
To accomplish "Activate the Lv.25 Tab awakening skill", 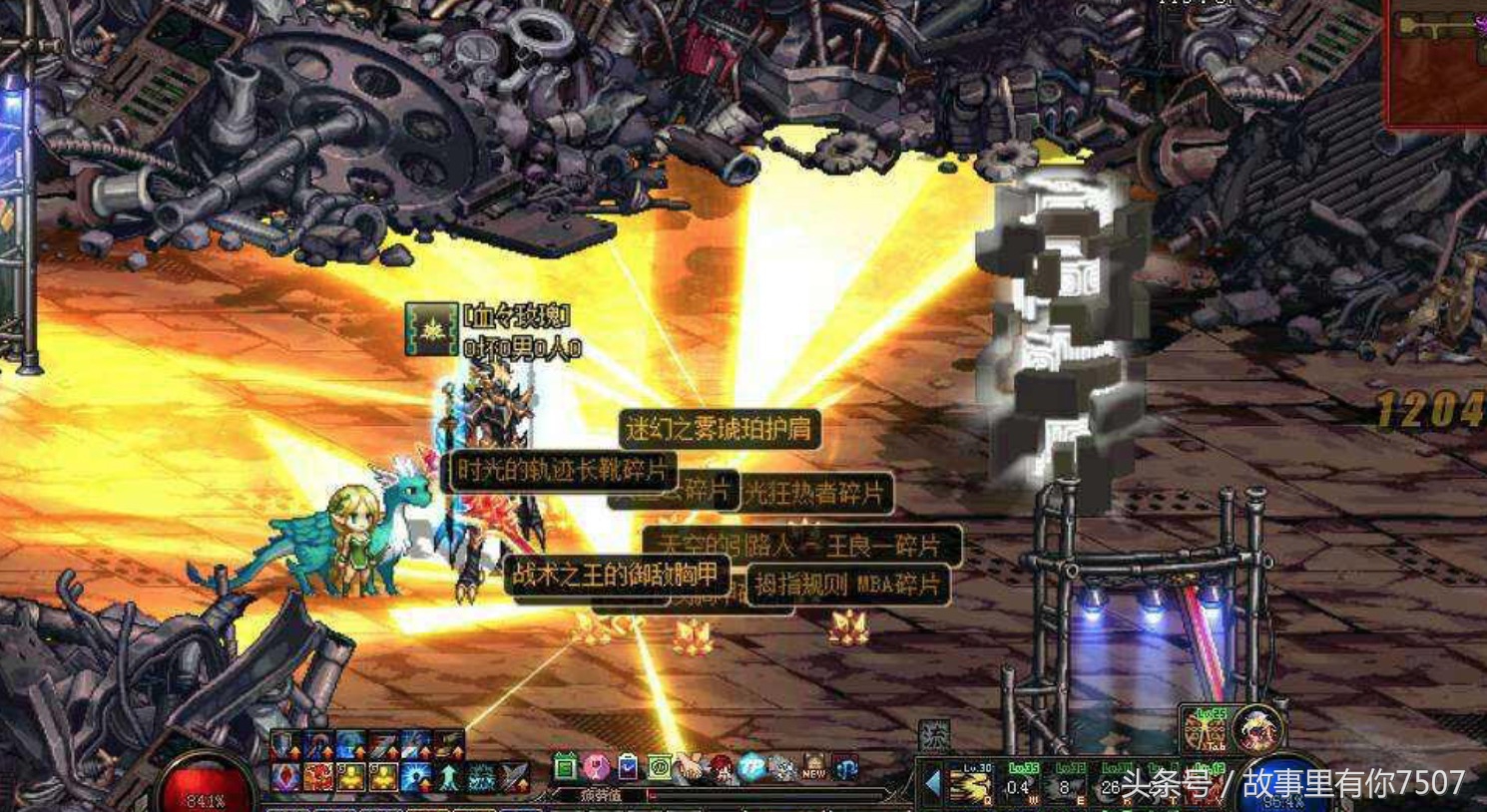I will tap(1208, 730).
